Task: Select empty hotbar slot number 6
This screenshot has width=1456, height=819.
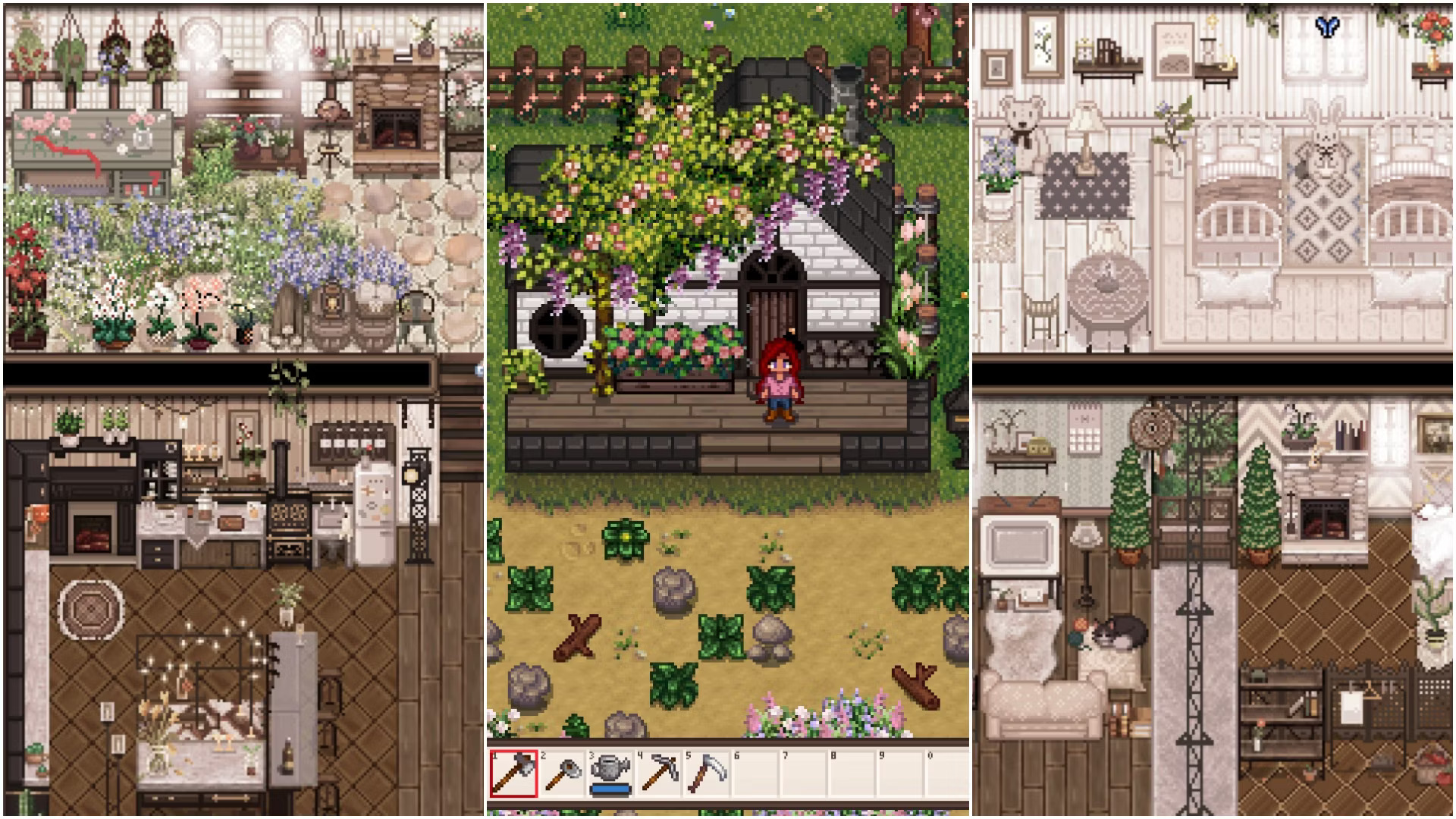Action: 755,773
